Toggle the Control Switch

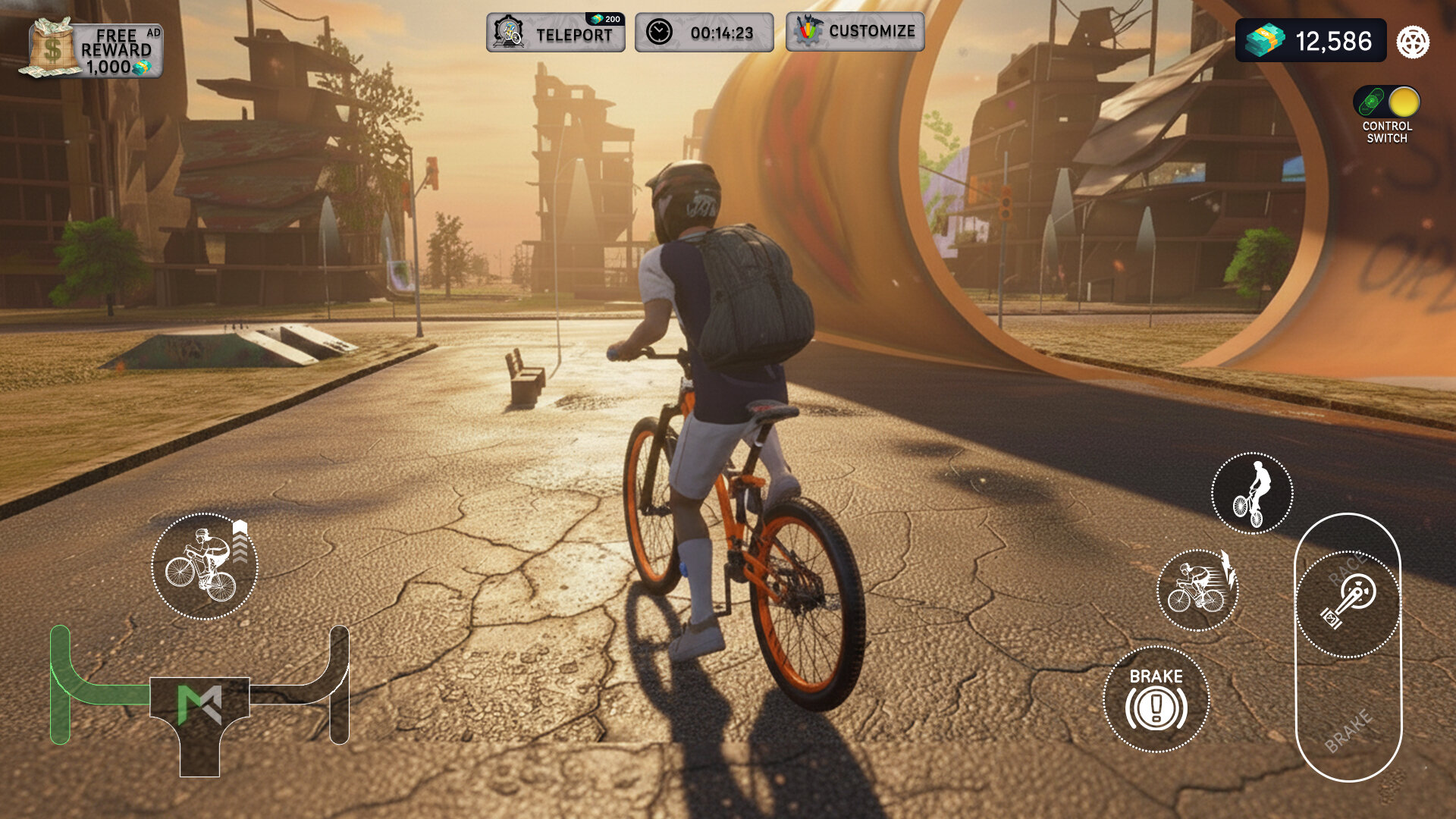pos(1386,102)
